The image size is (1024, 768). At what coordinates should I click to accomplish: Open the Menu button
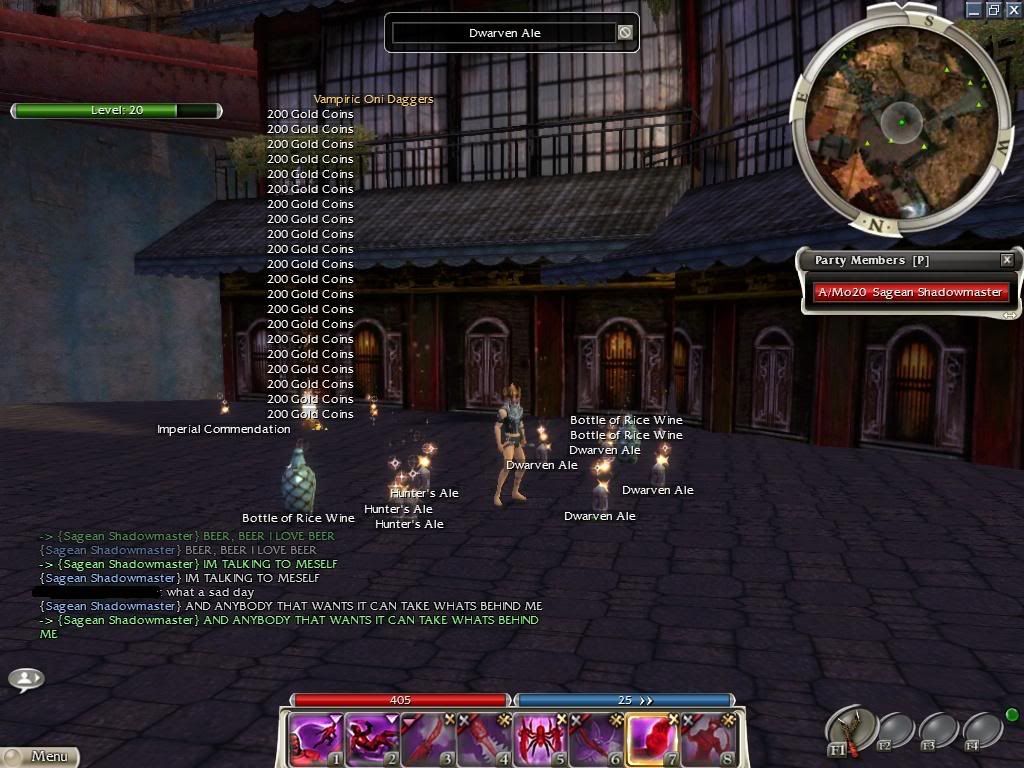tap(40, 757)
